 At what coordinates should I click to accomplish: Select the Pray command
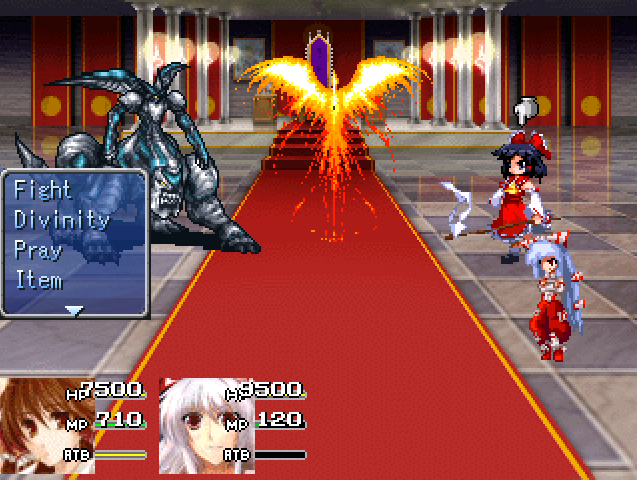[39, 250]
